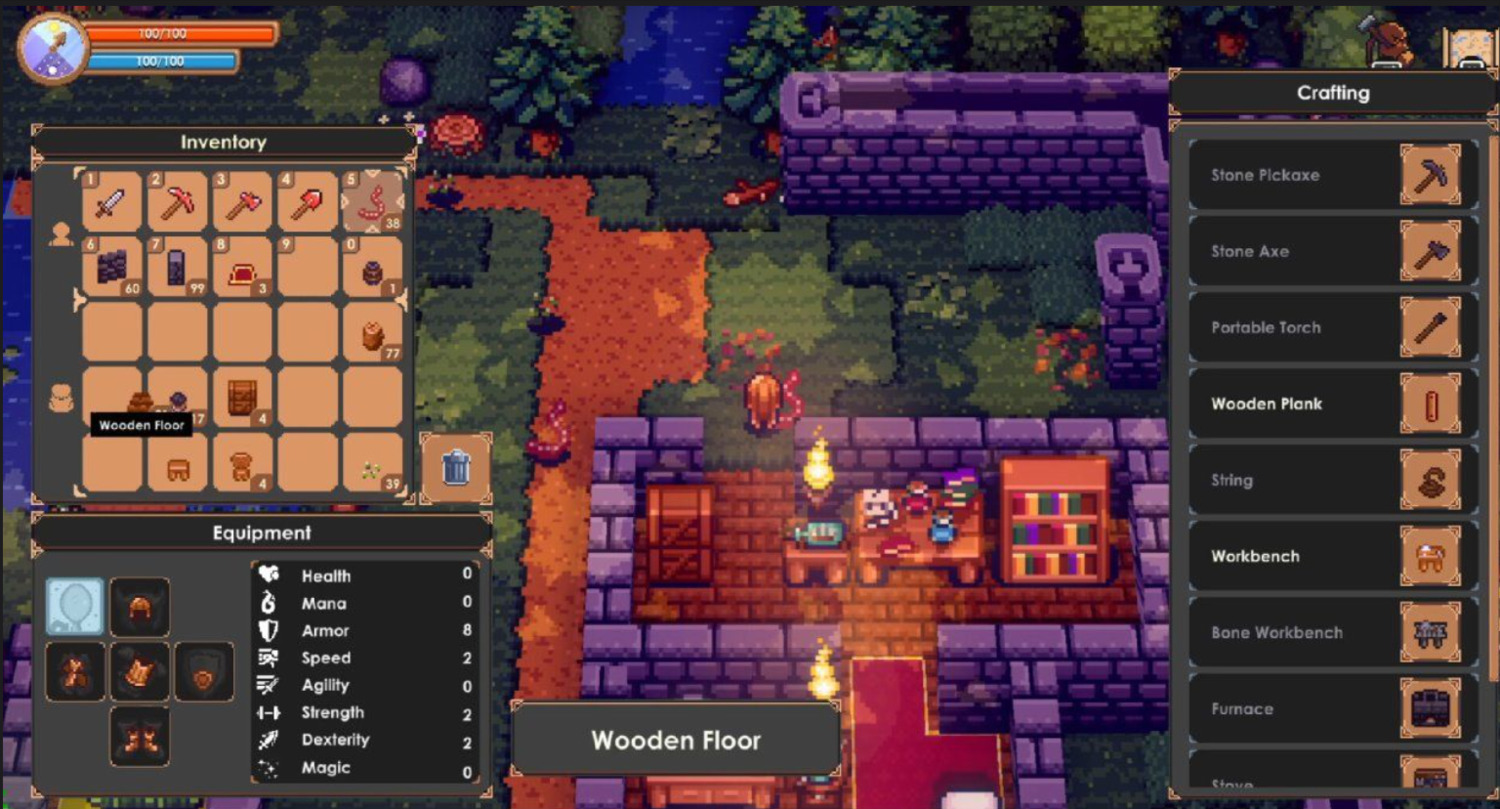This screenshot has height=809, width=1500.
Task: Choose the Stone Axe crafting recipe
Action: coord(1333,251)
